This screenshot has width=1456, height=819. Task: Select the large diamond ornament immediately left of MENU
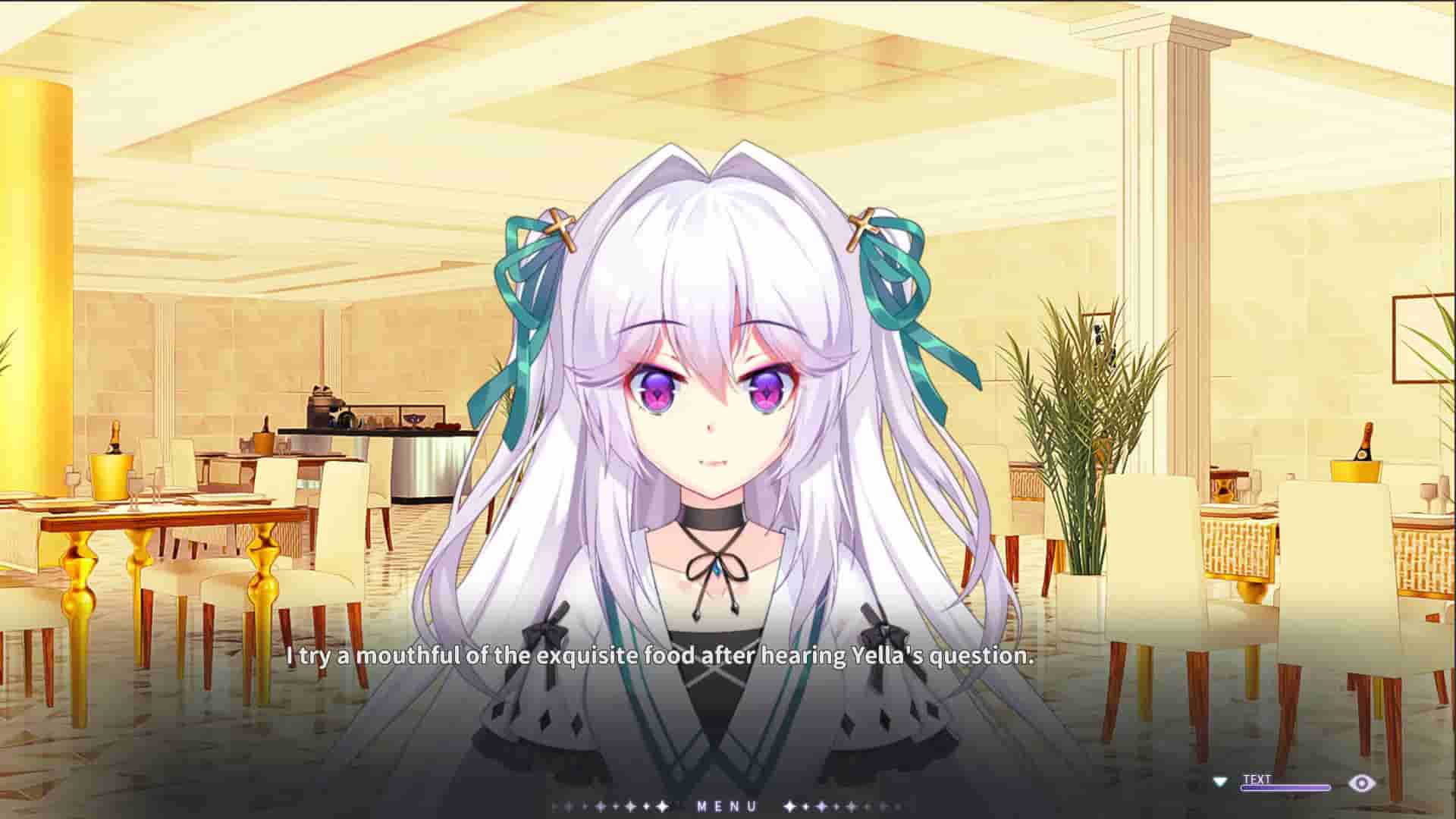(x=663, y=806)
